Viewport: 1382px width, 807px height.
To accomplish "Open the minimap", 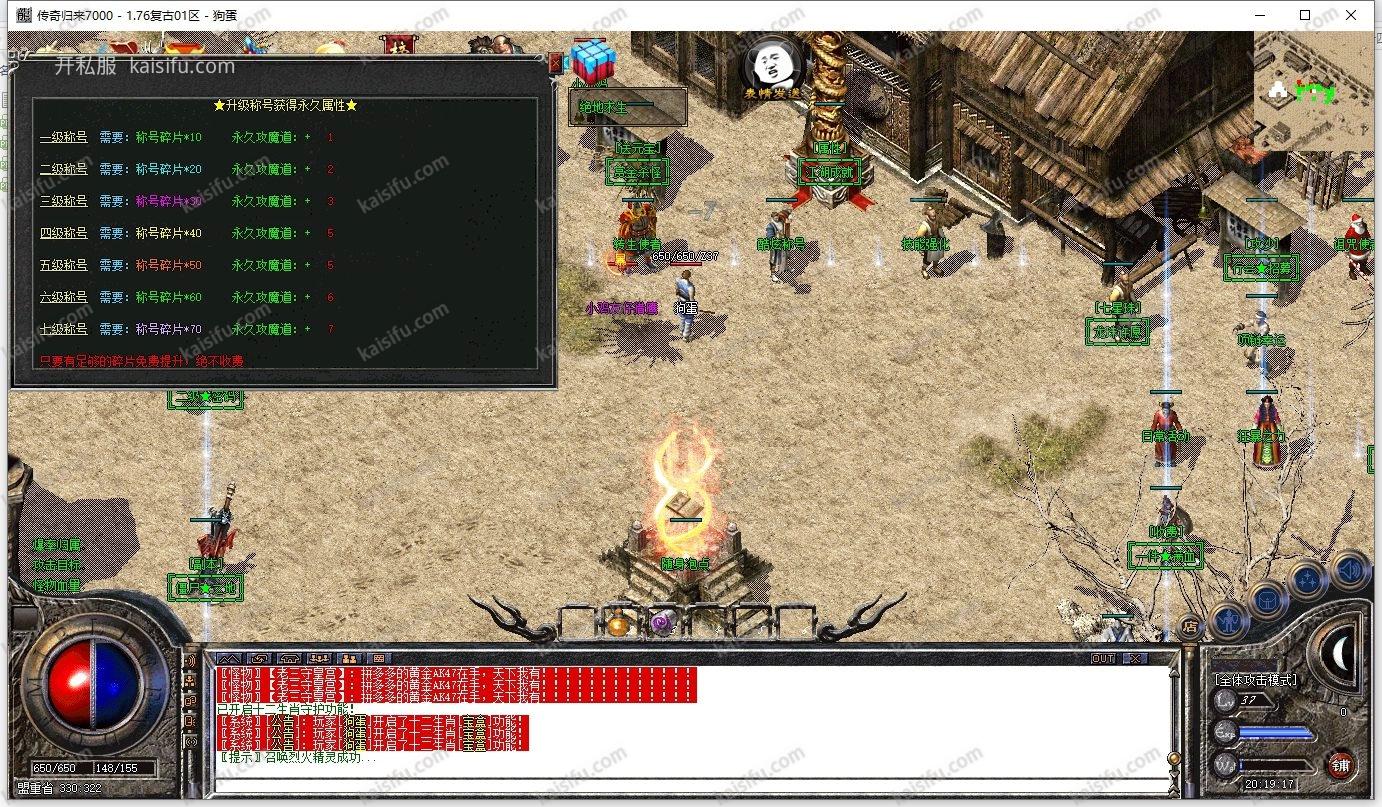I will 1316,90.
